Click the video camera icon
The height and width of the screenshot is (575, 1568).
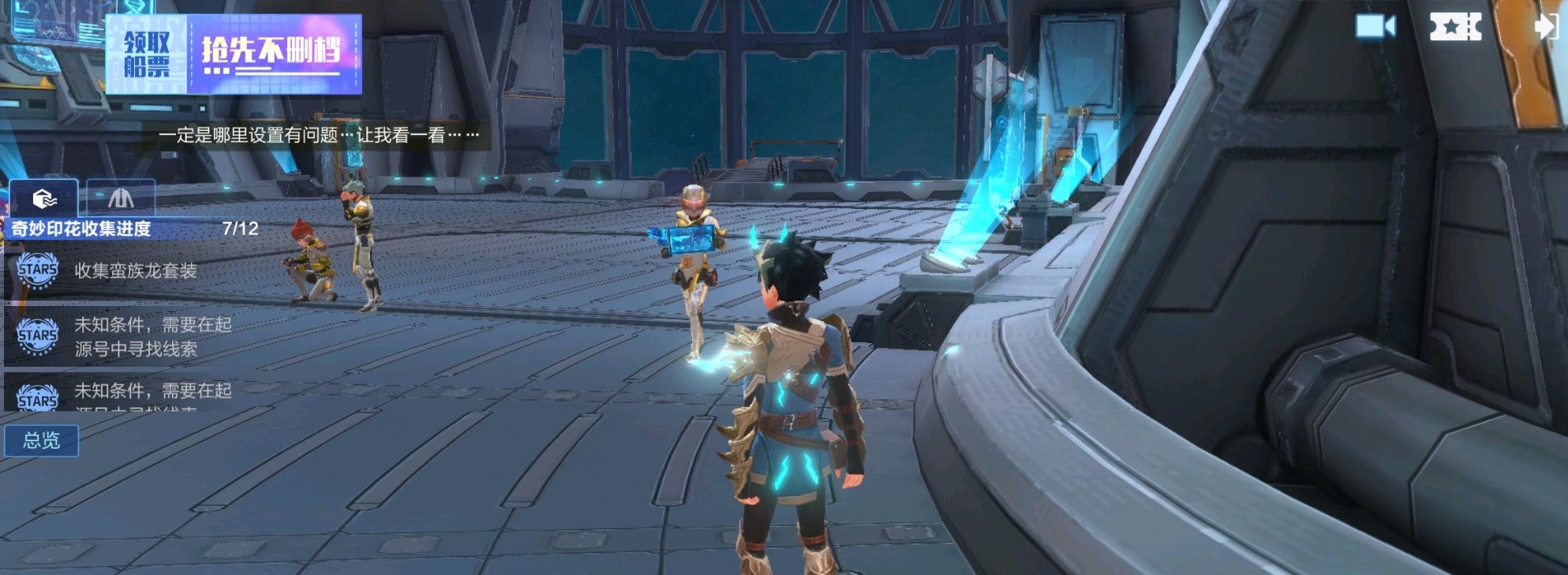coord(1375,27)
